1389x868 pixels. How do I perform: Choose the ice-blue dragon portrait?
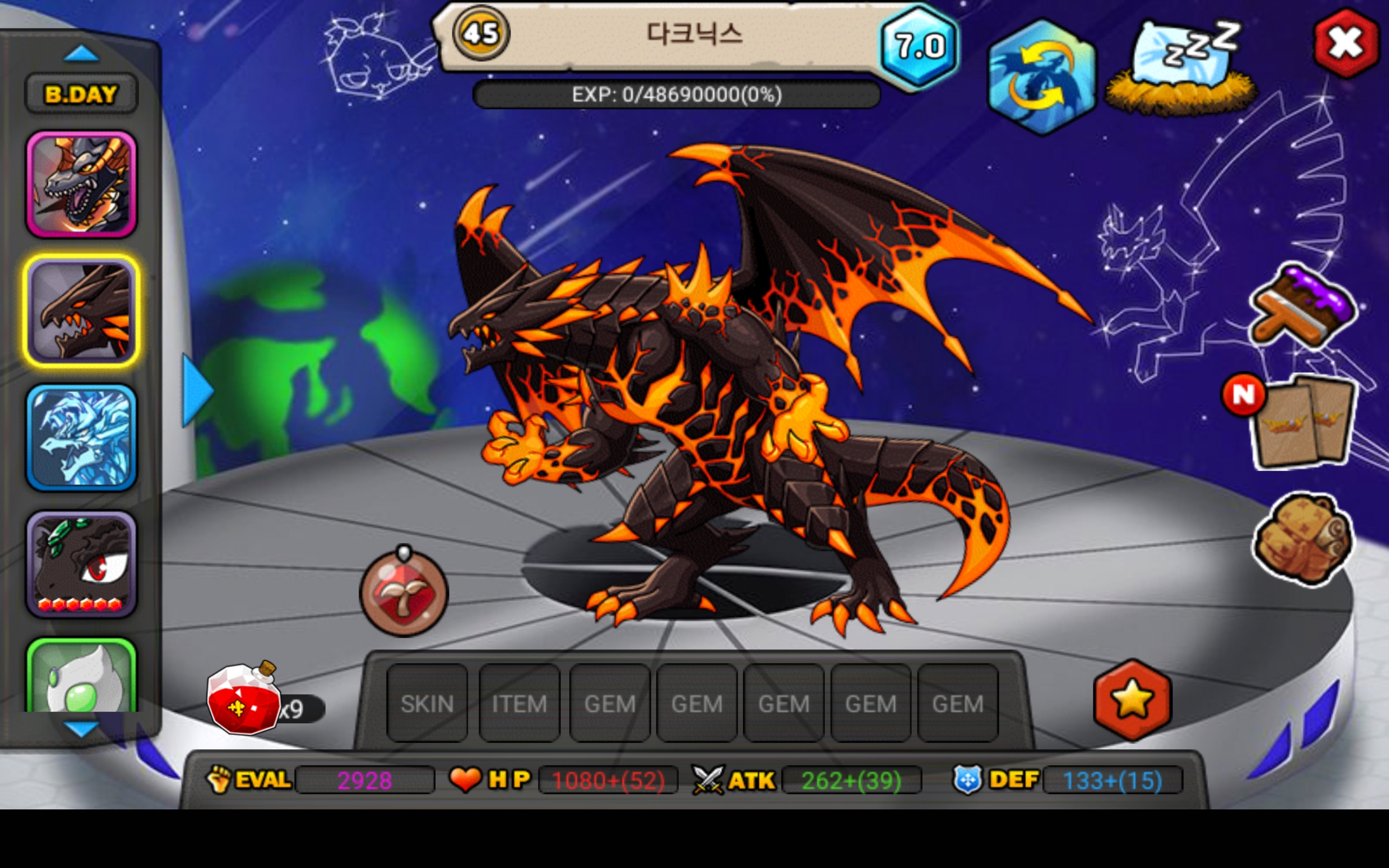pos(81,437)
